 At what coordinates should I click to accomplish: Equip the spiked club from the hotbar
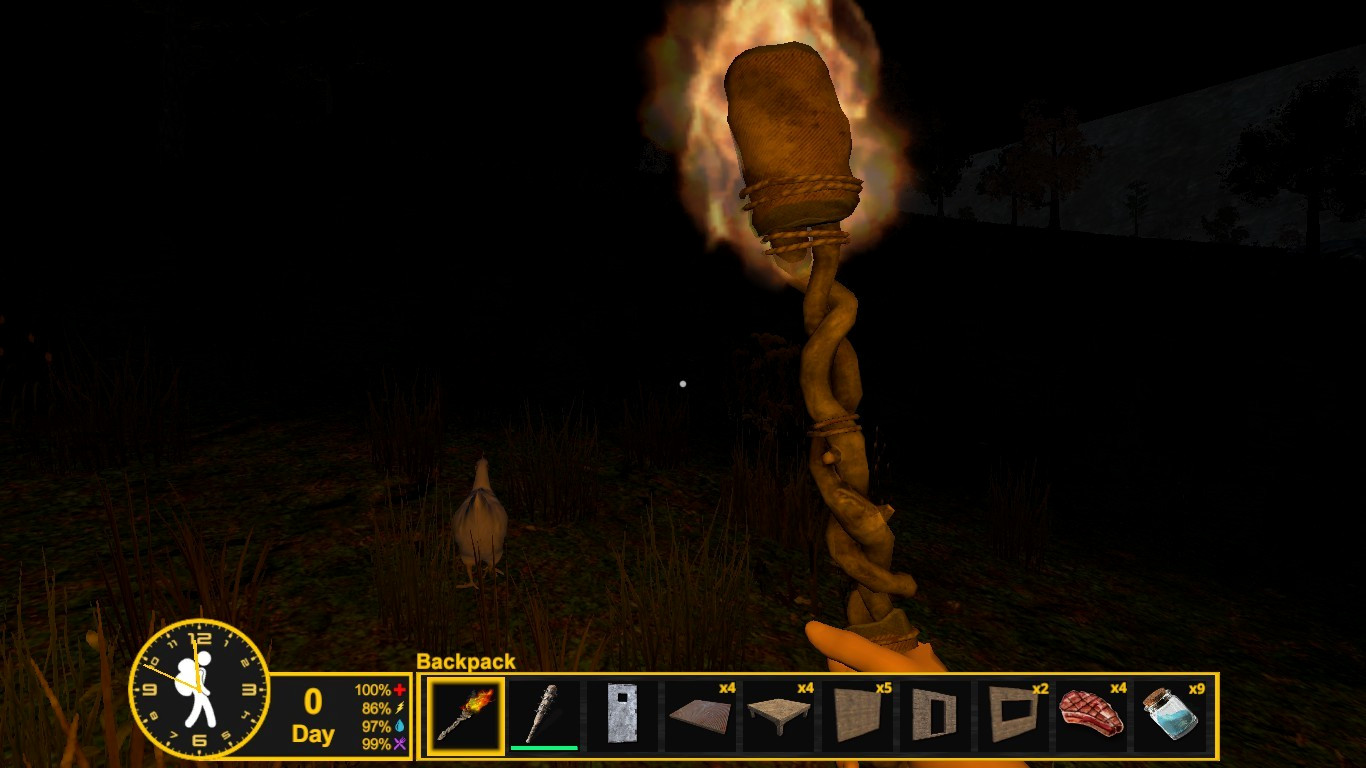point(544,716)
